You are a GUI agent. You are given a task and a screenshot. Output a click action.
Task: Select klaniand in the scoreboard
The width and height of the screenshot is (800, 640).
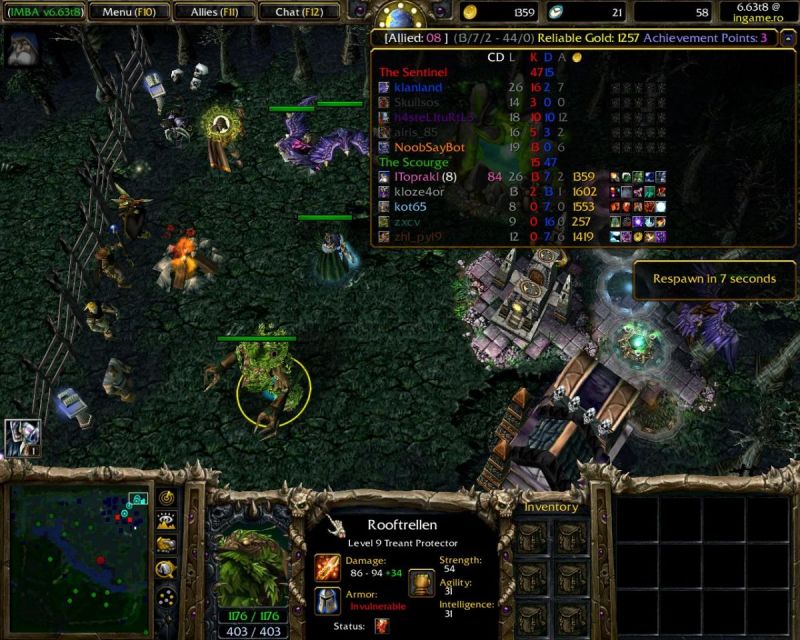417,87
